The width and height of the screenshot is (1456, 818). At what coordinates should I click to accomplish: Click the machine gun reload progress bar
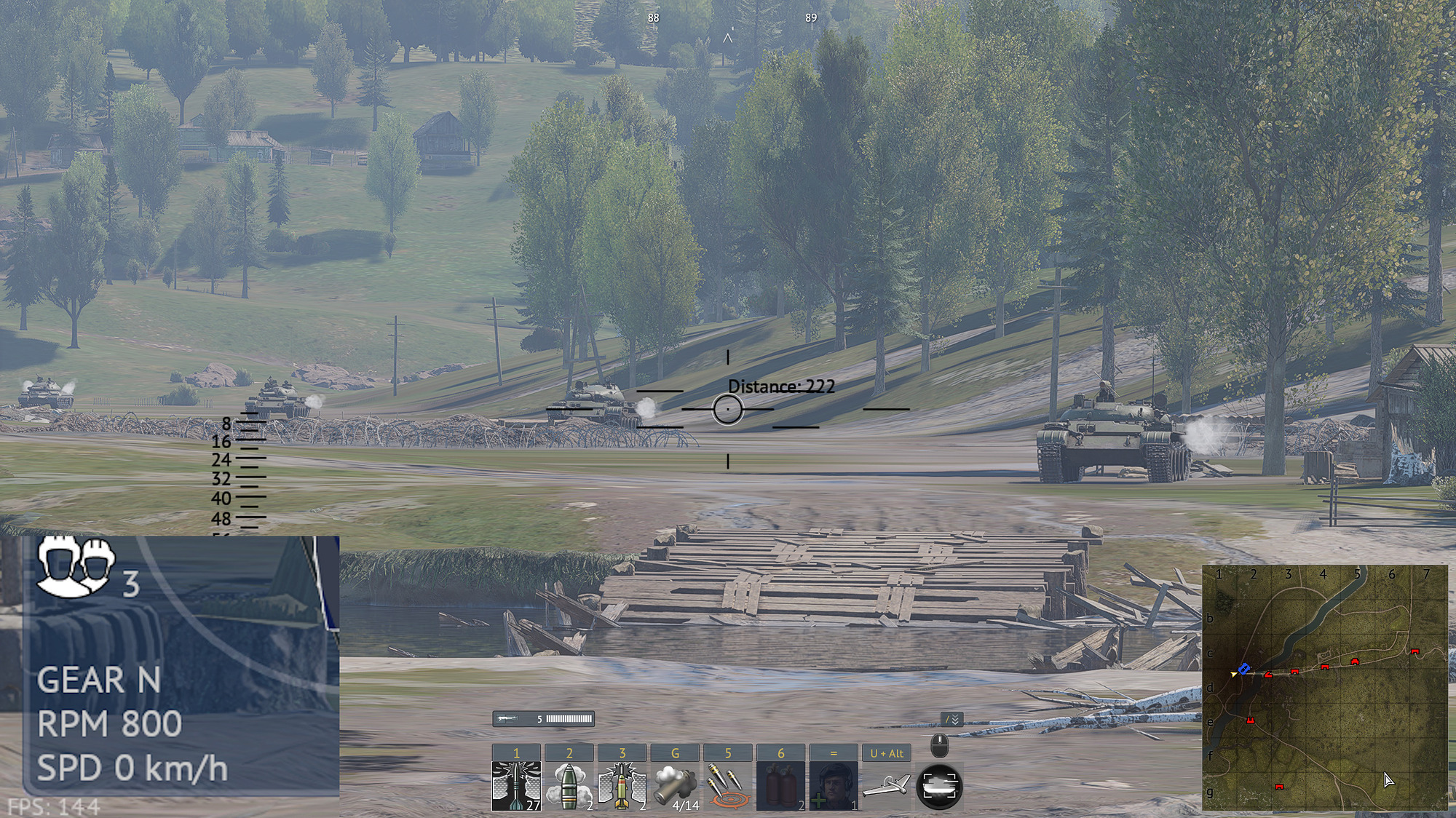pyautogui.click(x=569, y=718)
